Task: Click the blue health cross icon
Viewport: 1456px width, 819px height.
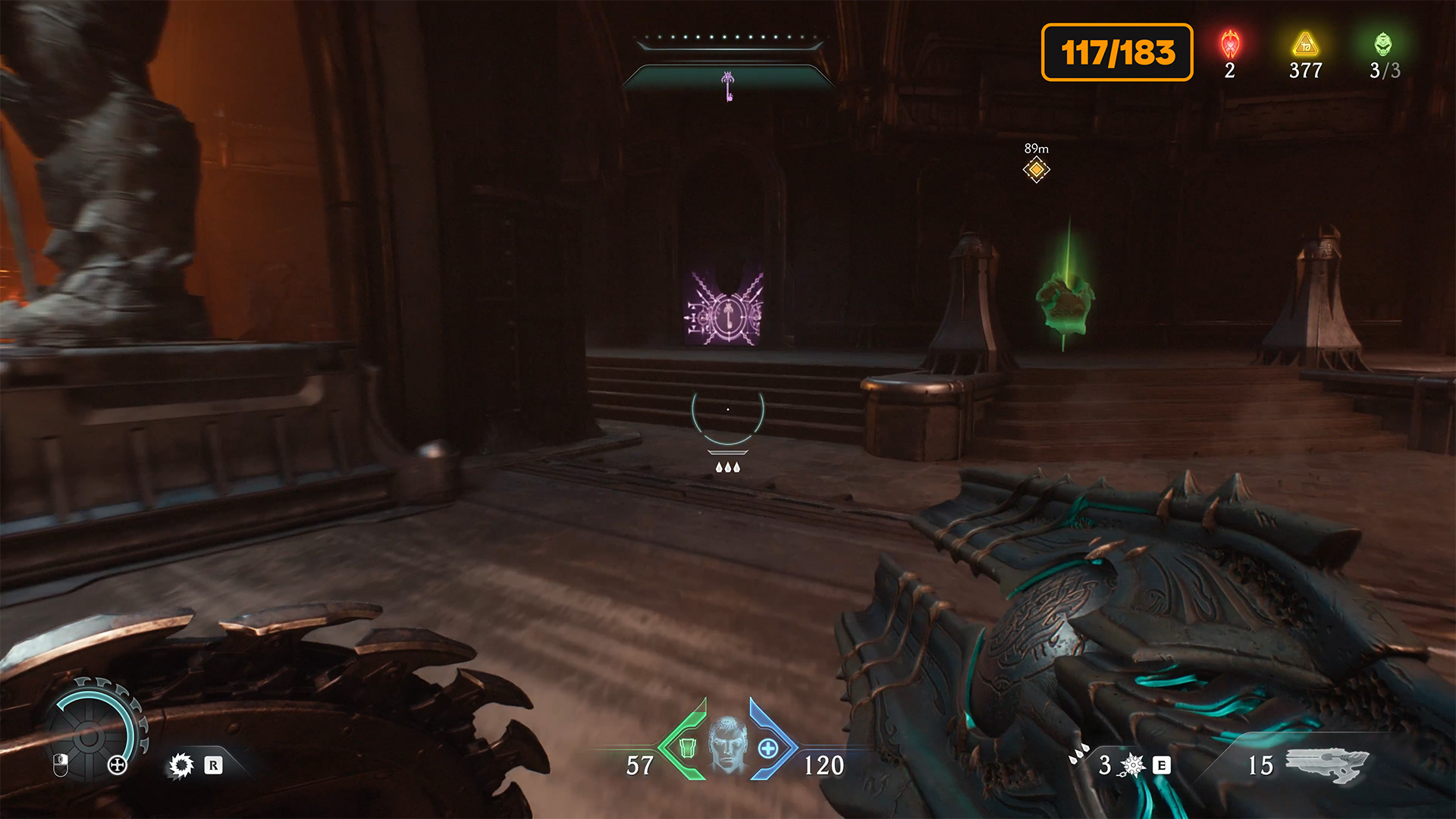Action: (x=767, y=748)
